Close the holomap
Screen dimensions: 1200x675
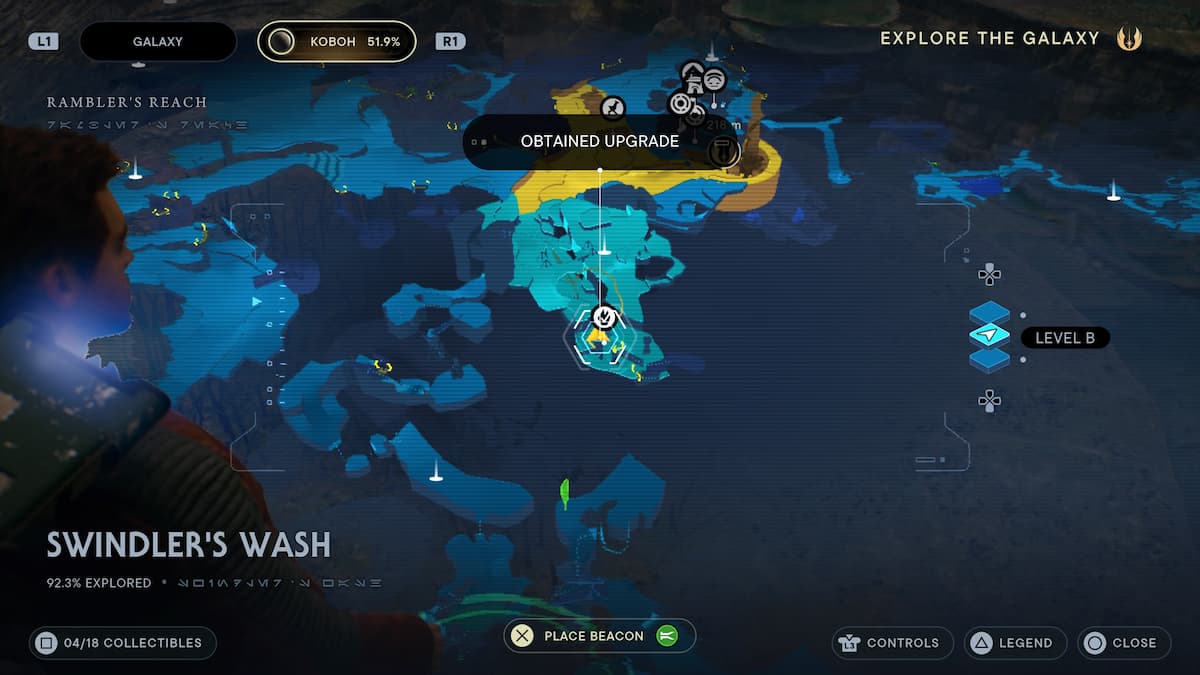[x=1123, y=643]
